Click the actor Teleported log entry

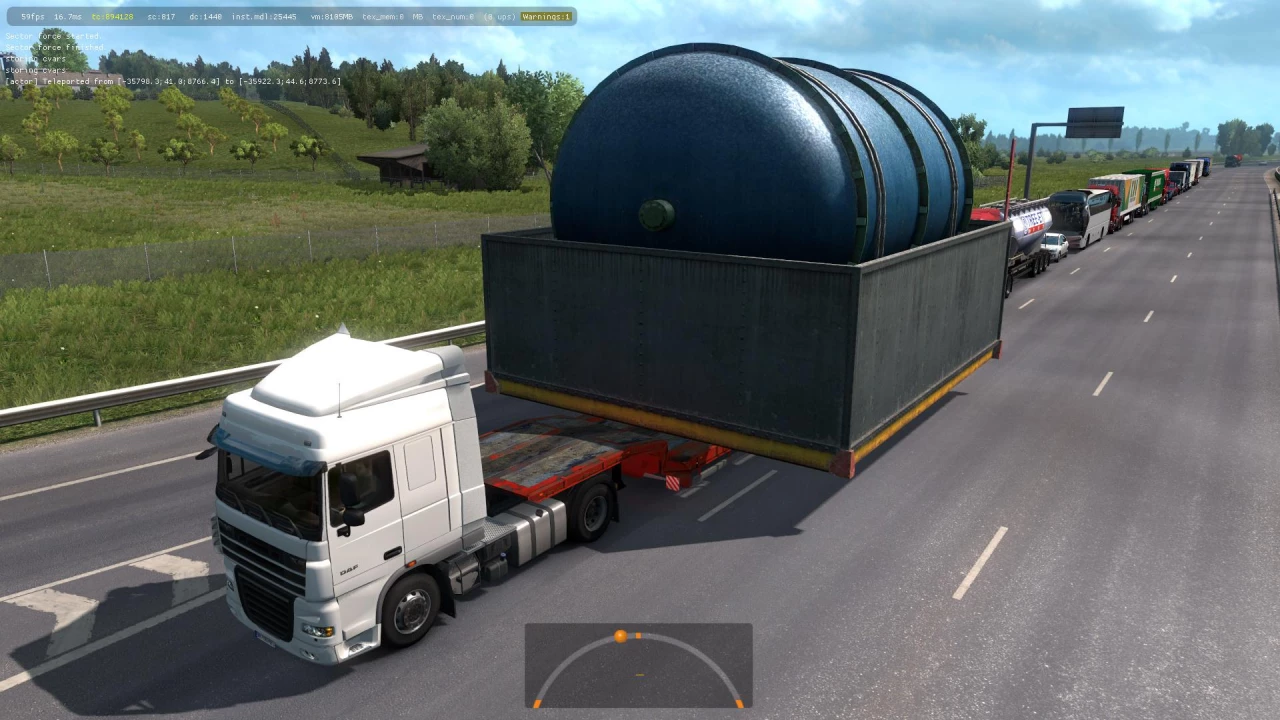pos(172,80)
